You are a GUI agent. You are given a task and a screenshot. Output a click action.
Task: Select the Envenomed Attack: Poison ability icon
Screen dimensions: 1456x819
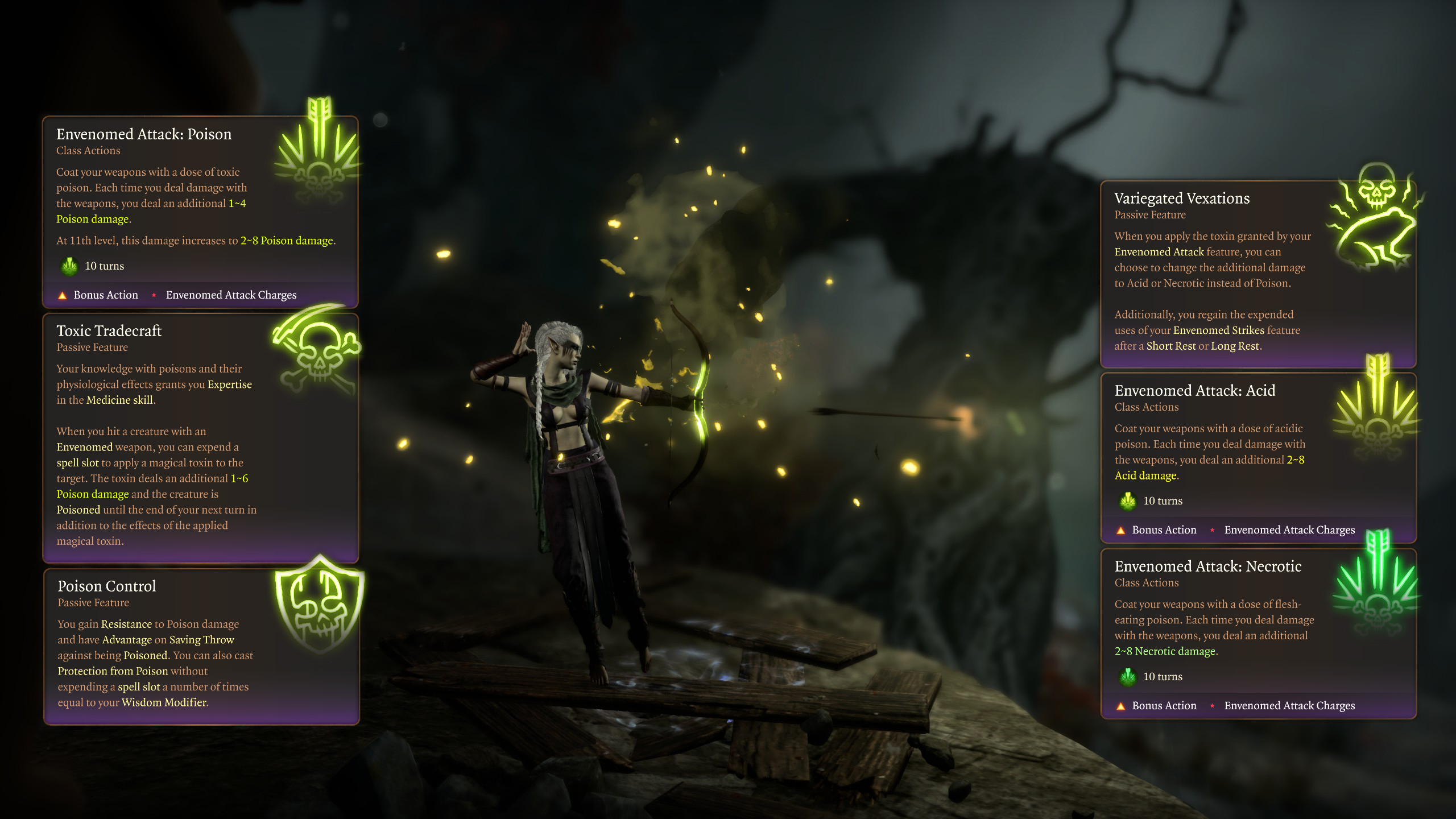pos(318,155)
